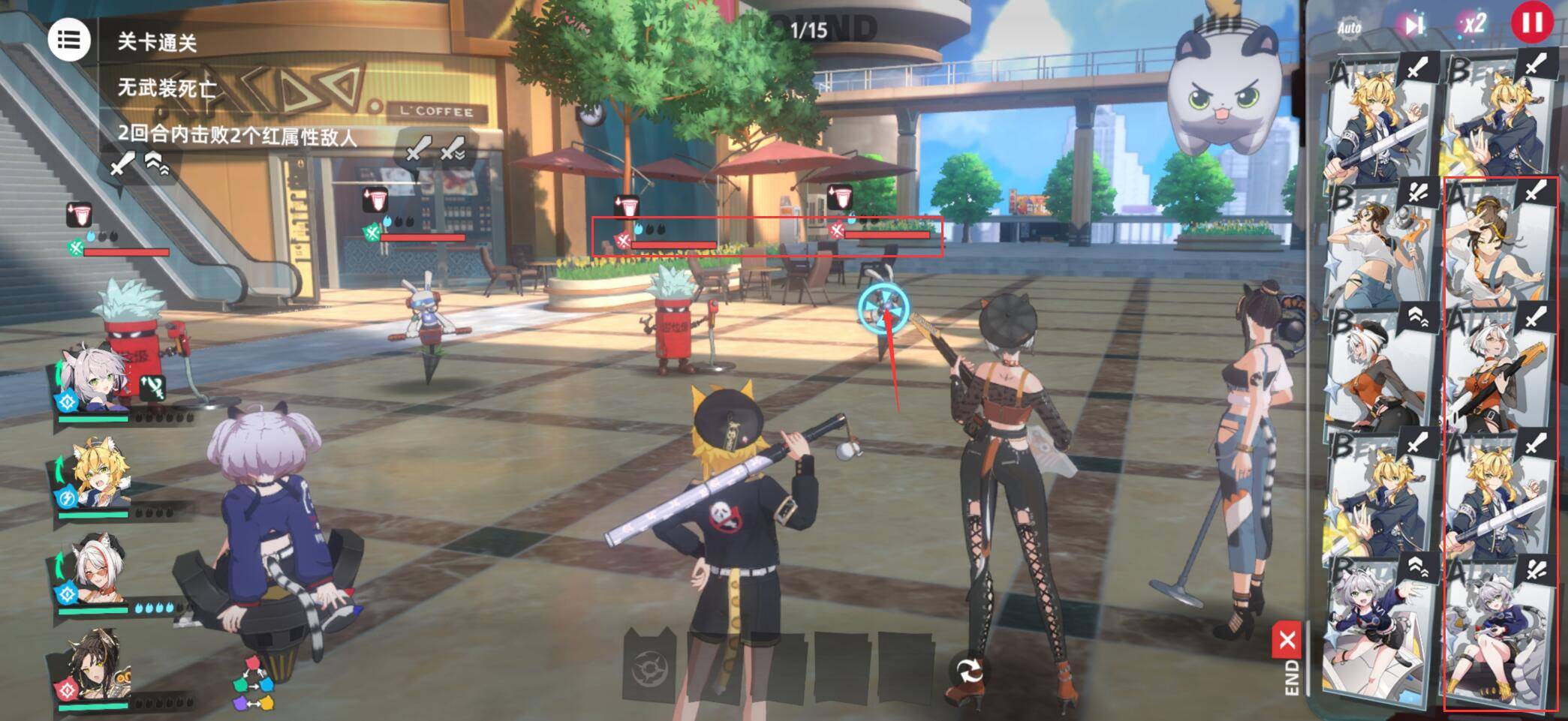Select the blonde catgirl team portrait
Screen dimensions: 1568x721
95,475
